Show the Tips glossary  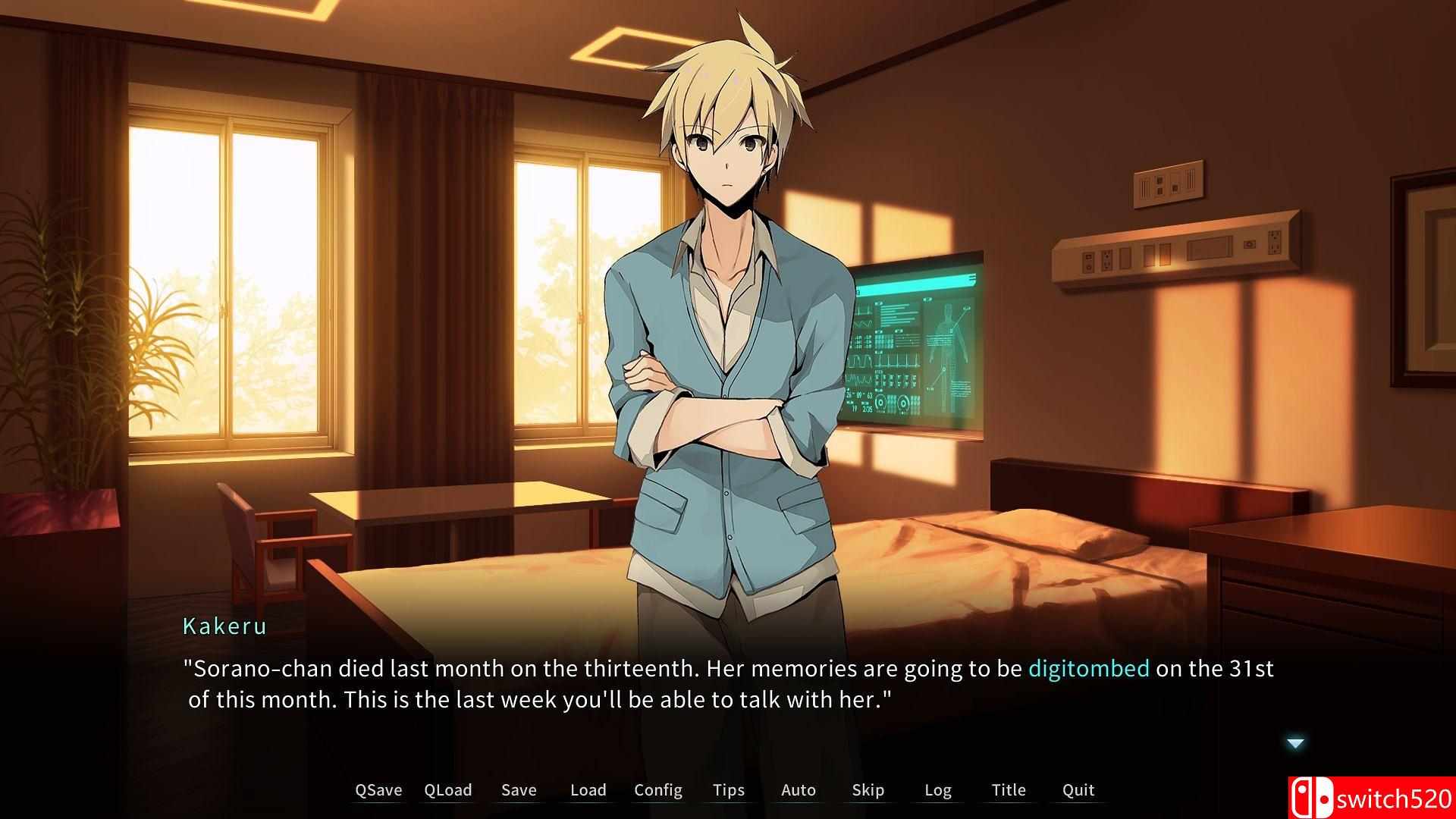[728, 790]
